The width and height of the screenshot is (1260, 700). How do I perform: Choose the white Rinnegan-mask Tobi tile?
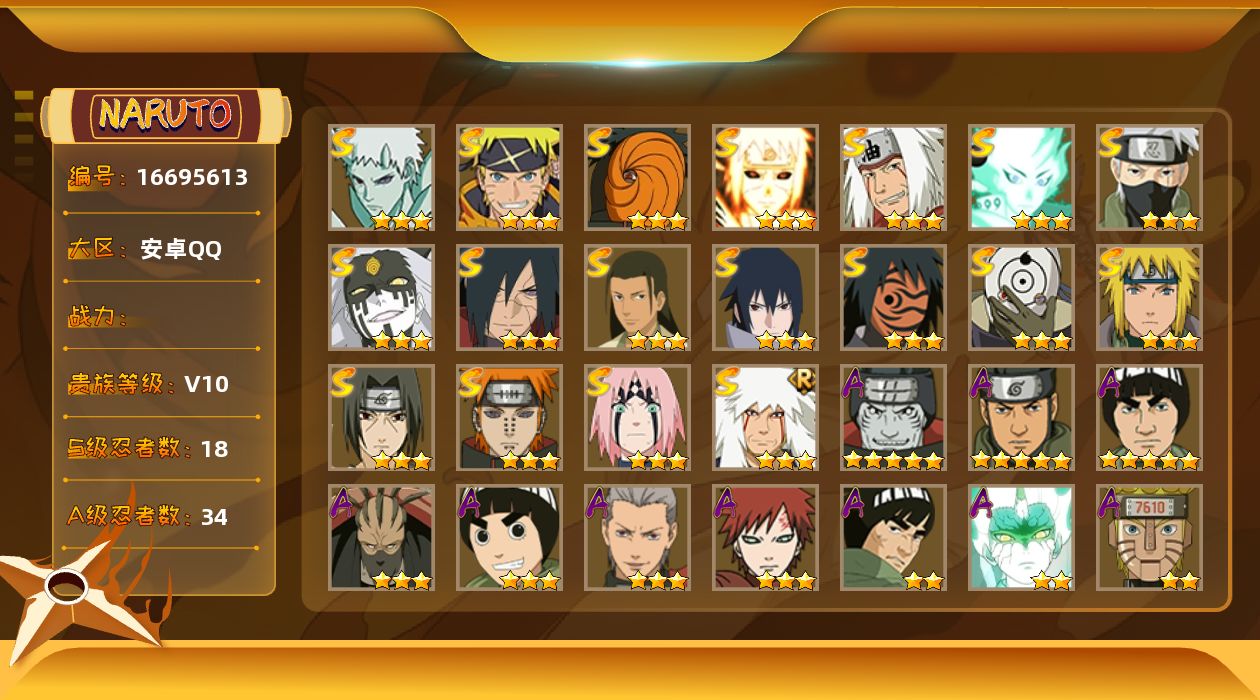pos(1021,297)
